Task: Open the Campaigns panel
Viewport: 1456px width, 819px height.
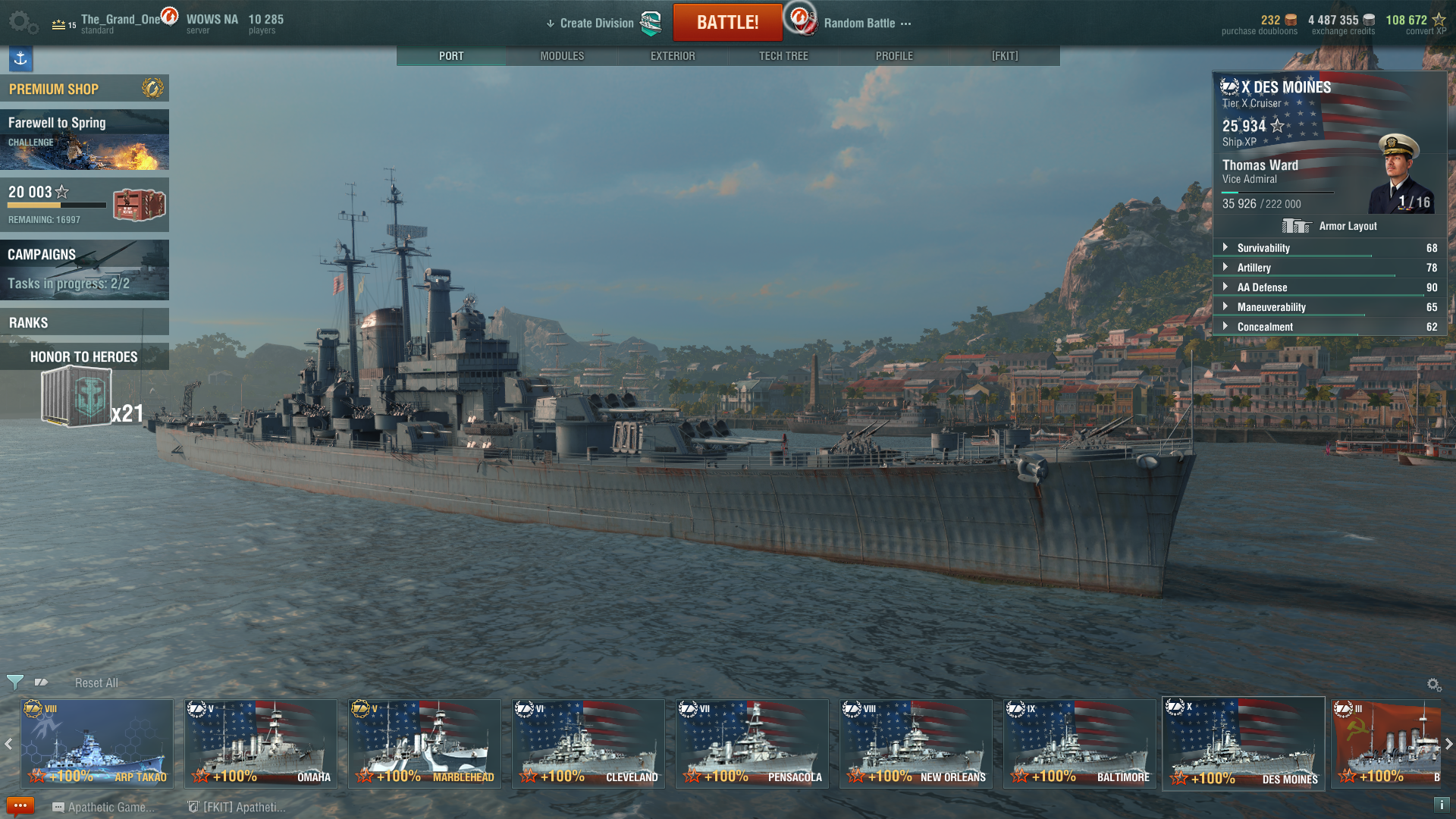Action: [84, 269]
